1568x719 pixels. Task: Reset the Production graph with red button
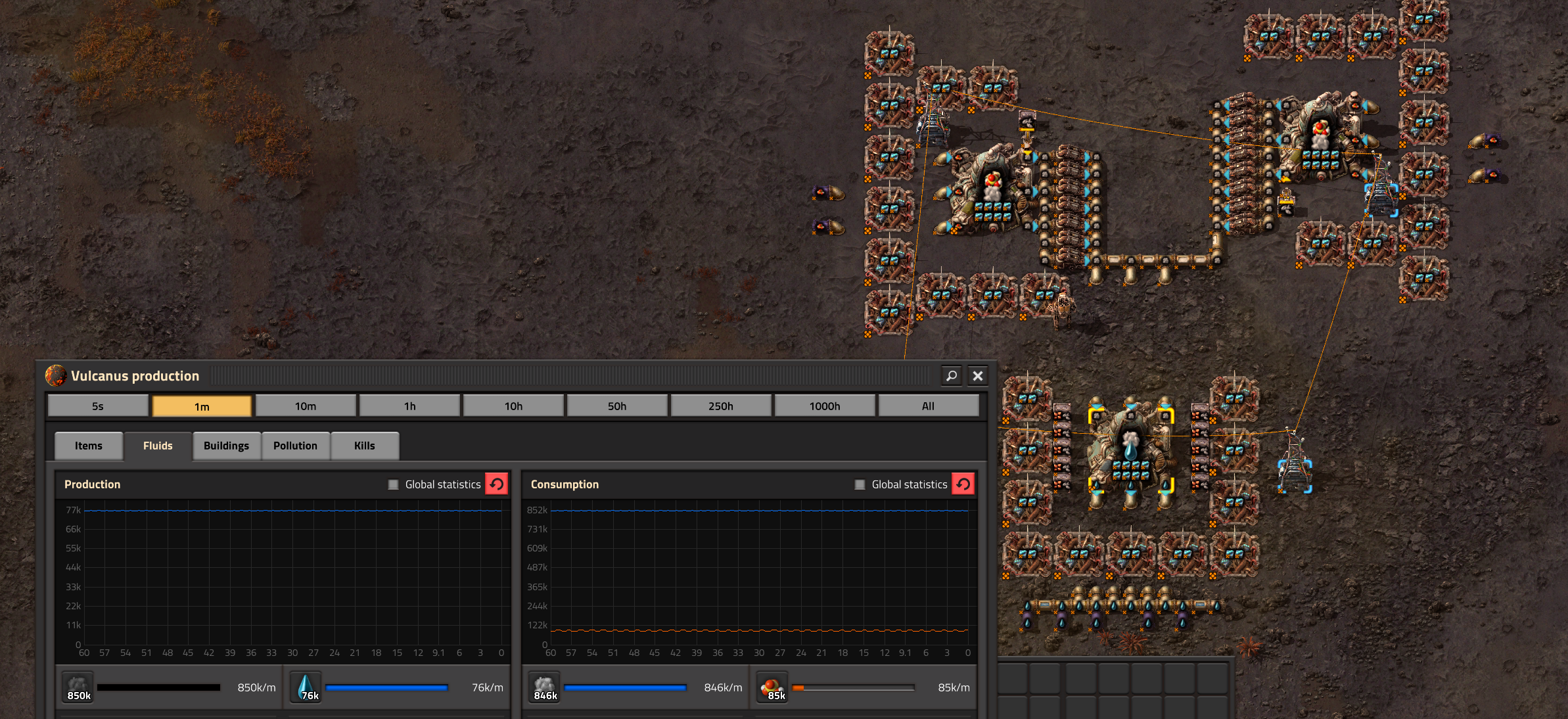497,484
